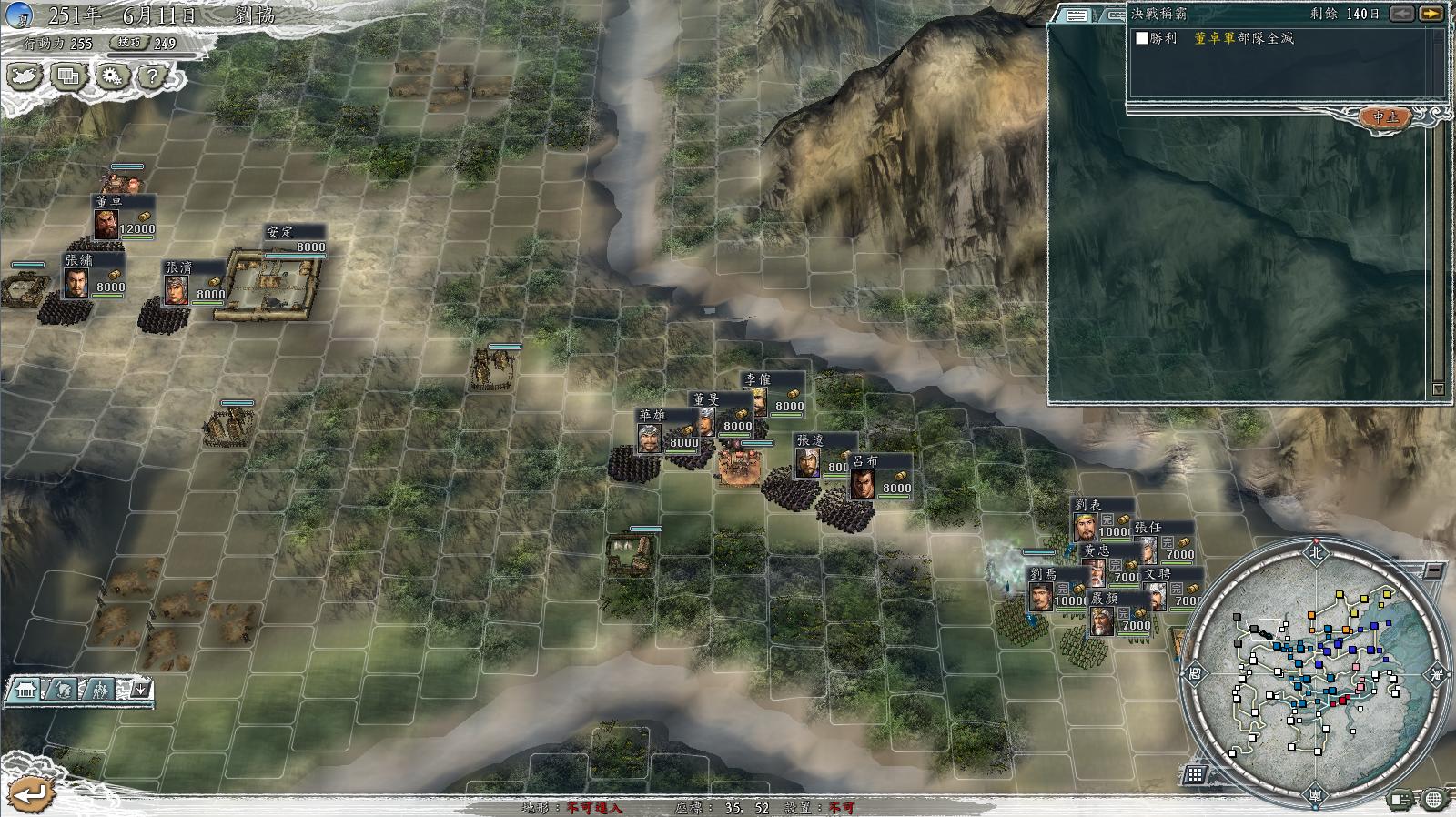Minimize the minimap with the dash button

1432,571
